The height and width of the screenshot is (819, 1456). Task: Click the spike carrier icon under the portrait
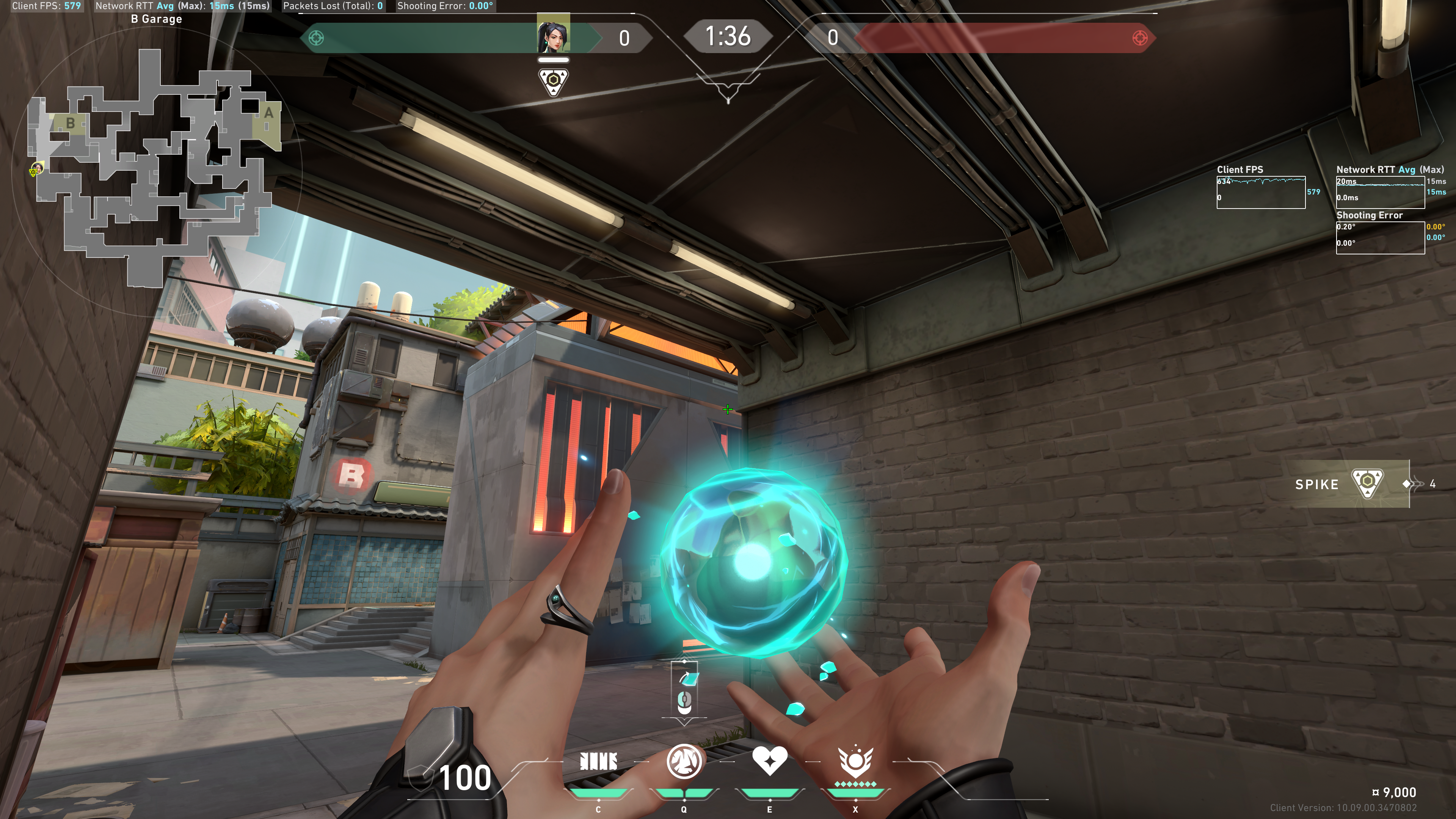pos(553,82)
